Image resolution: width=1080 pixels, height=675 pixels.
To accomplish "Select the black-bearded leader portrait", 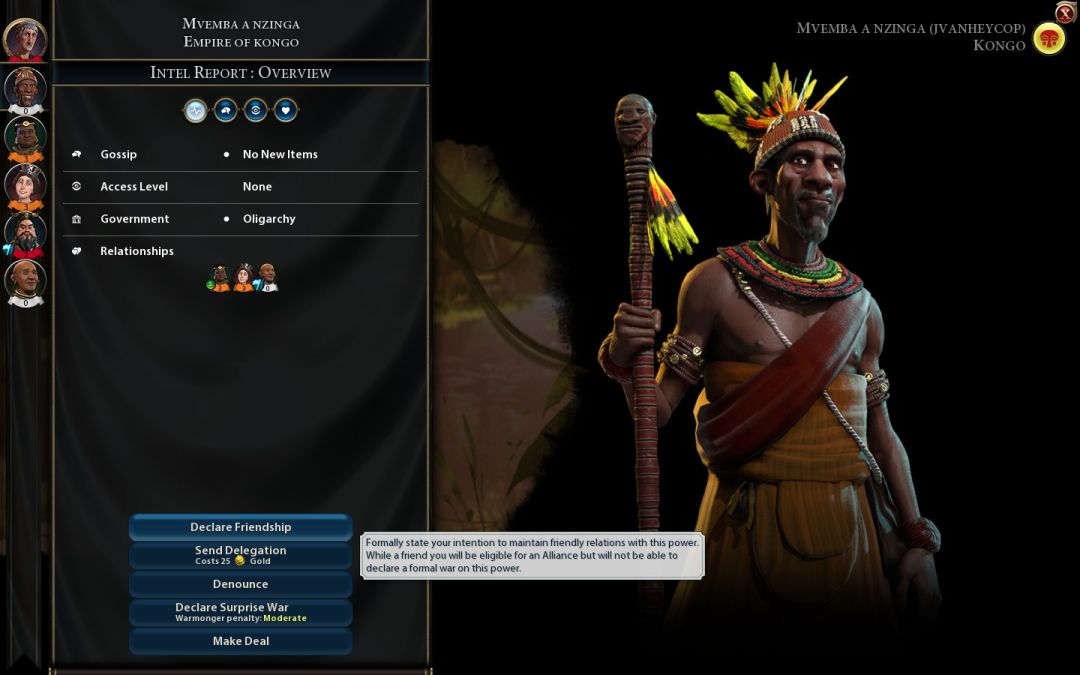I will pyautogui.click(x=25, y=233).
